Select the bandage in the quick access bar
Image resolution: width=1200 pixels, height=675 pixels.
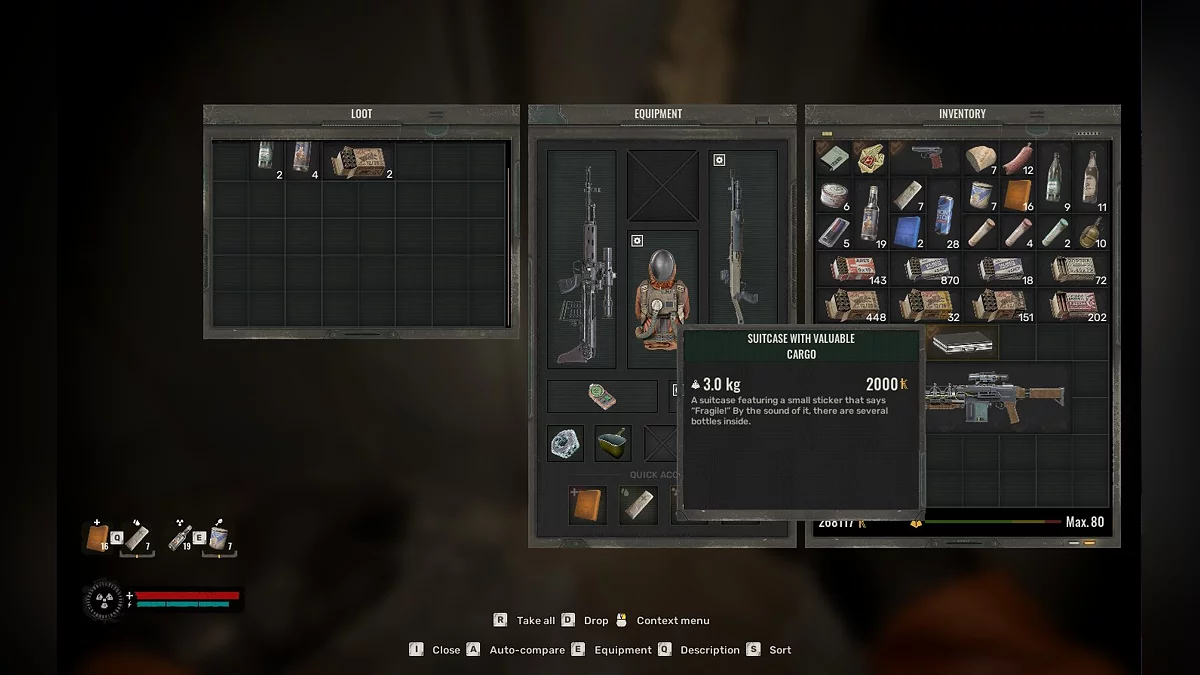[636, 505]
